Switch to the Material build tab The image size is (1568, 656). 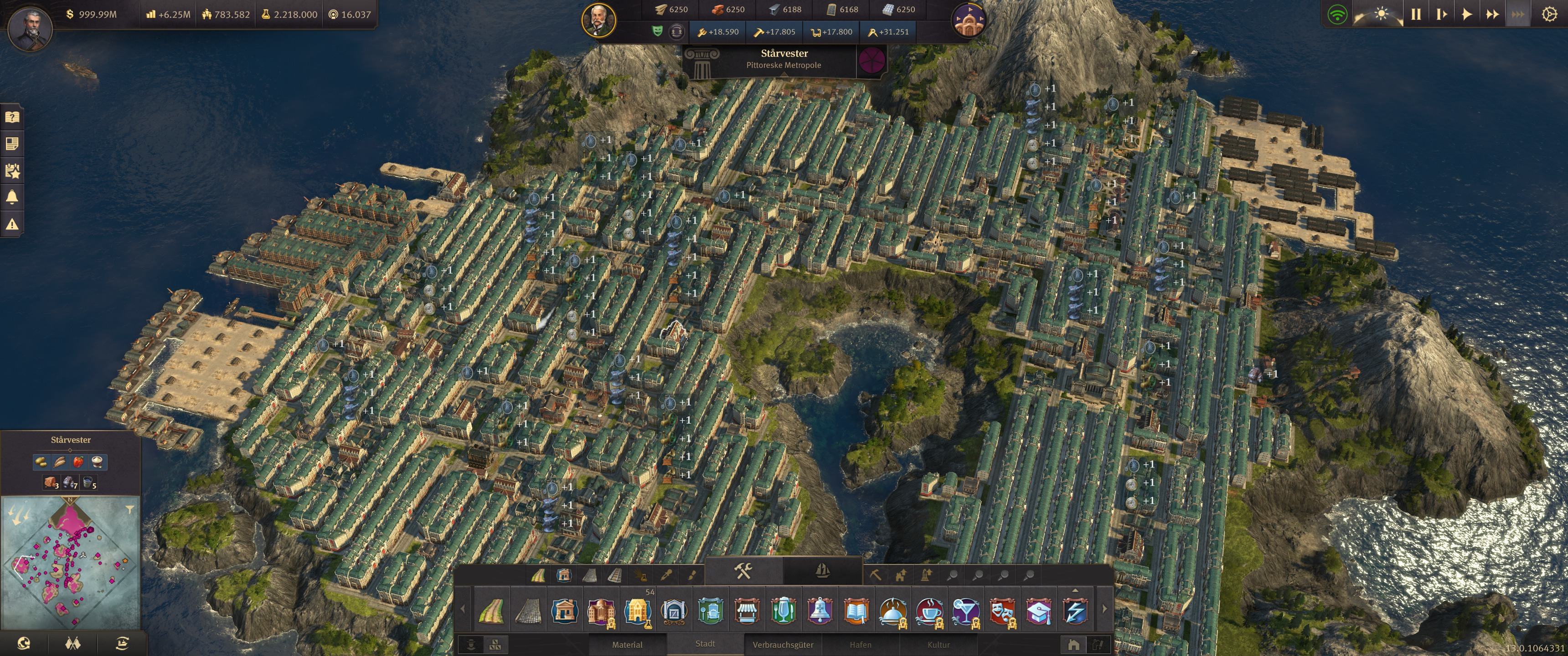tap(627, 645)
